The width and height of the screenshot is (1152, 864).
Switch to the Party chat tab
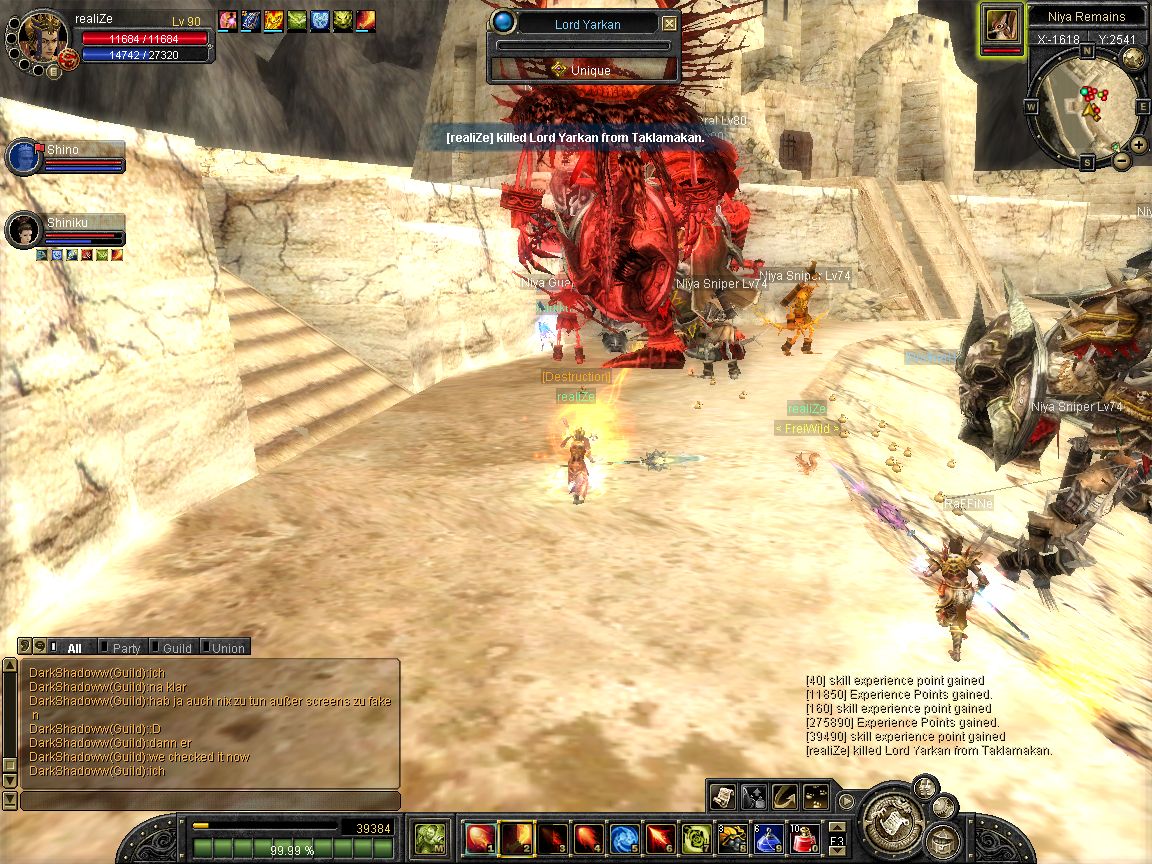122,648
